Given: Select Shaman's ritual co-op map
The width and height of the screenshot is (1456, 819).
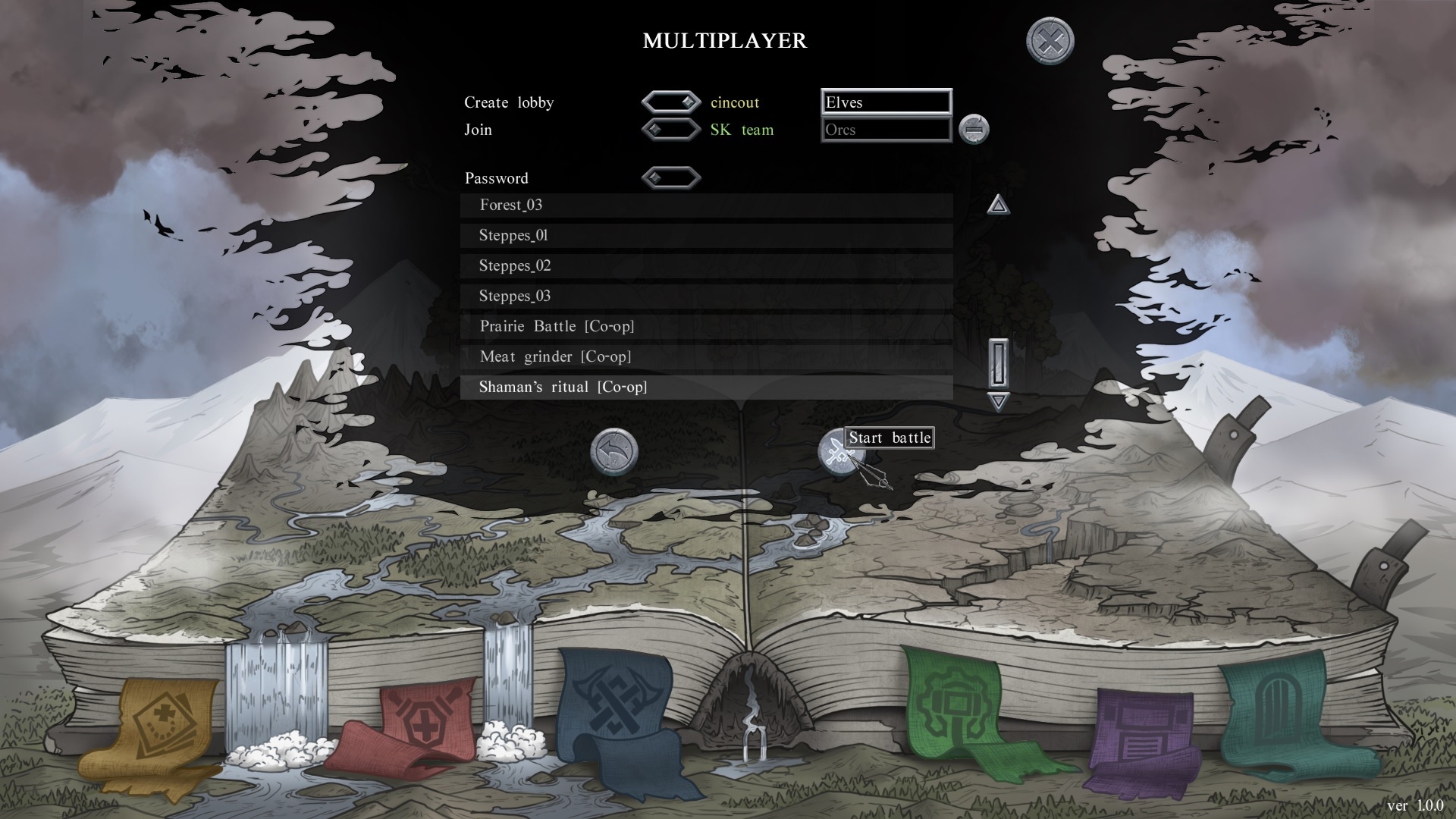Looking at the screenshot, I should 705,388.
